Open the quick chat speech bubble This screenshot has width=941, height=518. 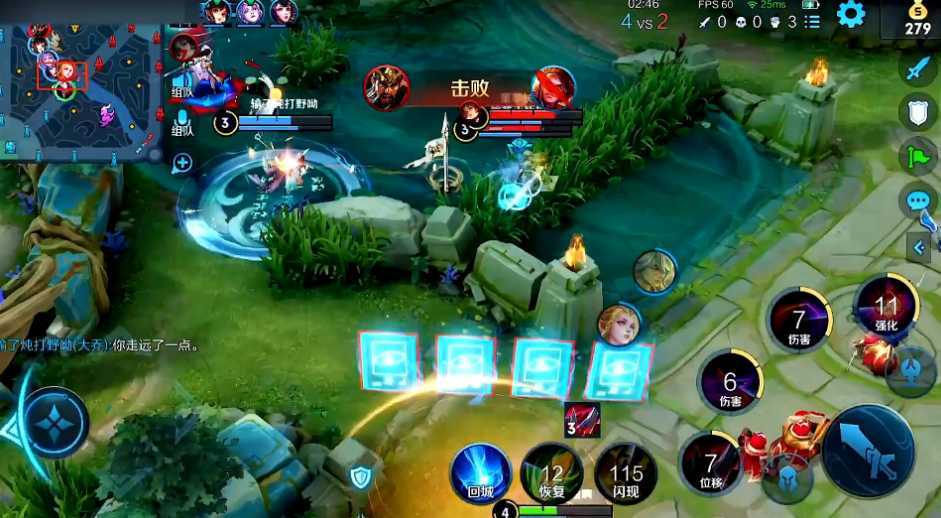point(918,201)
